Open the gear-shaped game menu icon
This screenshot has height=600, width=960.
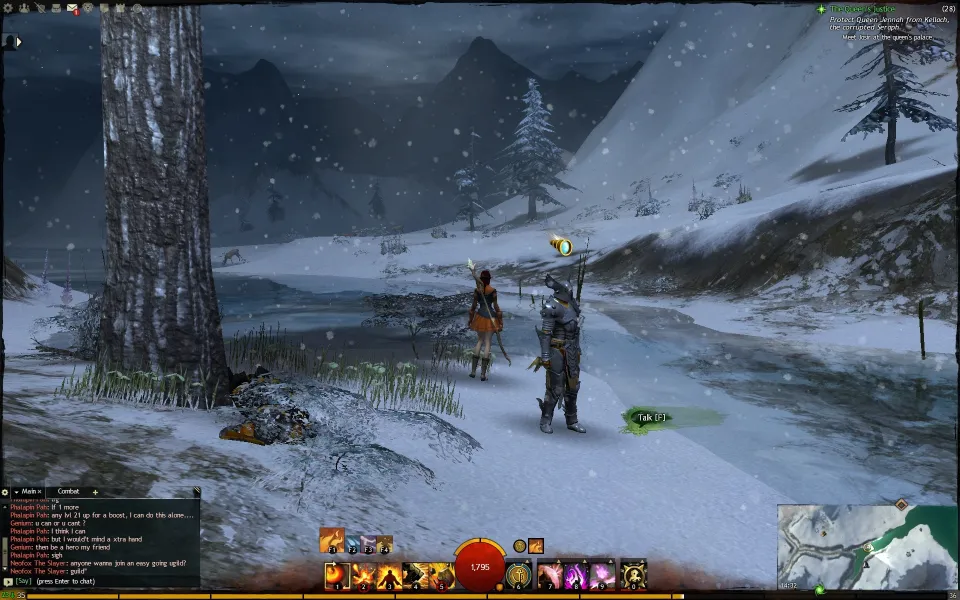[x=9, y=8]
